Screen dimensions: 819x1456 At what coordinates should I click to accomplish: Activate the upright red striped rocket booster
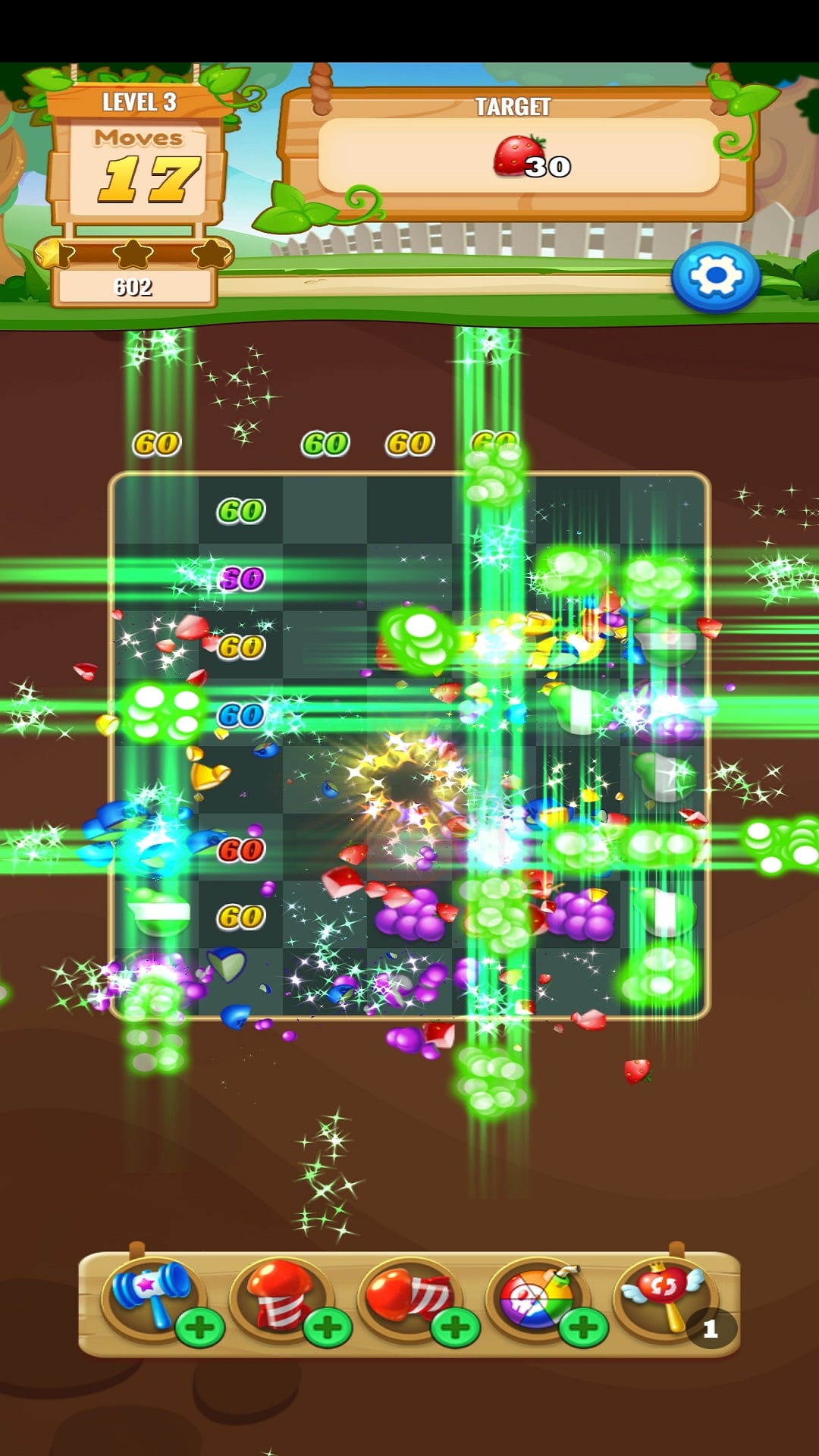(278, 1292)
